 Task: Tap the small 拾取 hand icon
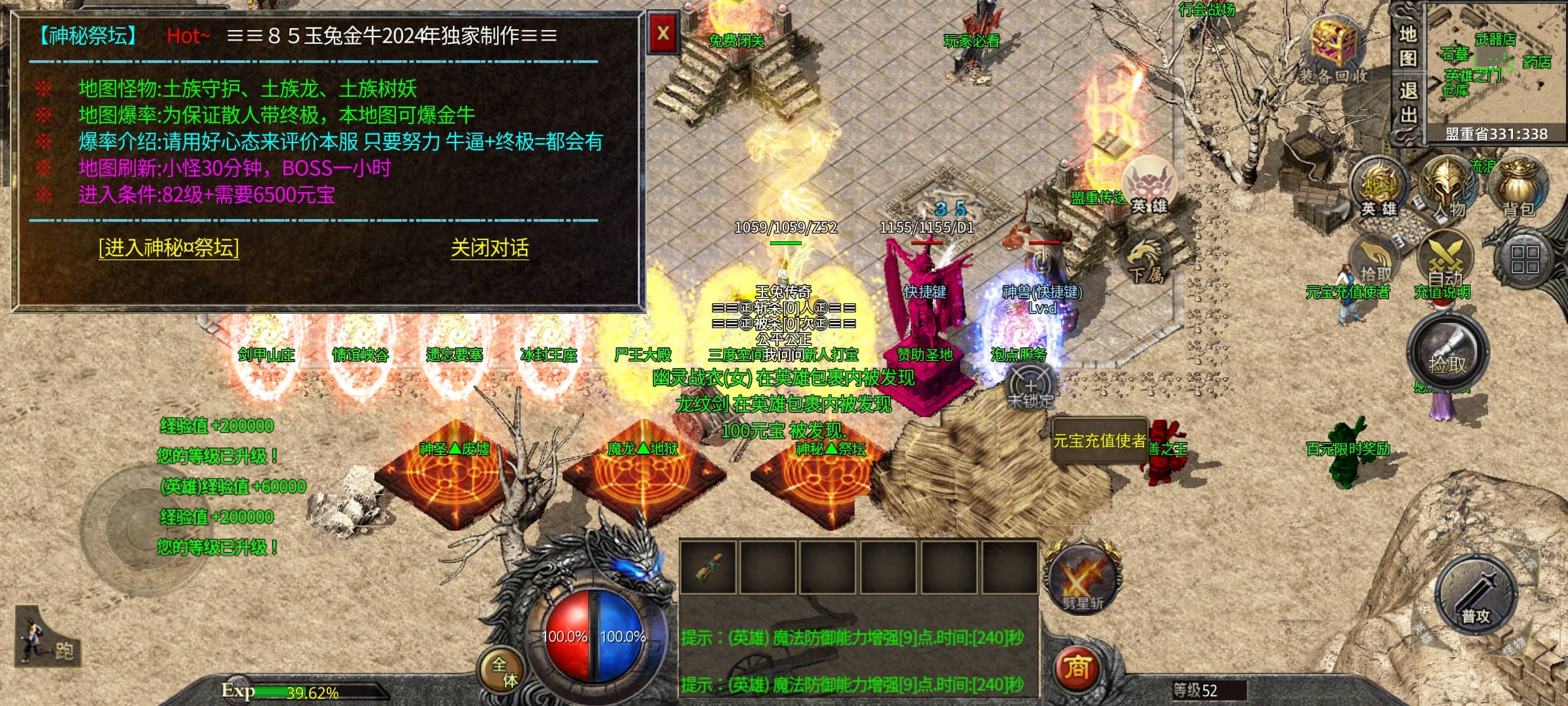click(x=1375, y=263)
